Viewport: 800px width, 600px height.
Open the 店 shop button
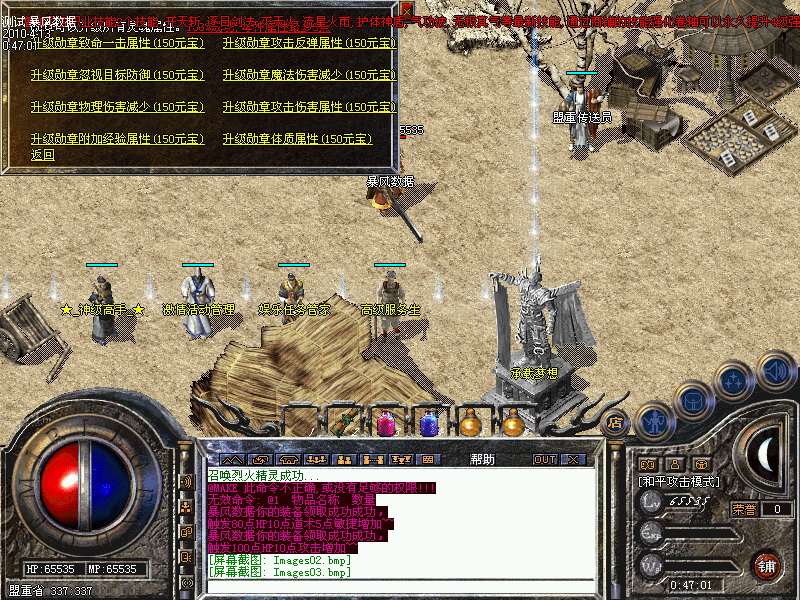[615, 422]
